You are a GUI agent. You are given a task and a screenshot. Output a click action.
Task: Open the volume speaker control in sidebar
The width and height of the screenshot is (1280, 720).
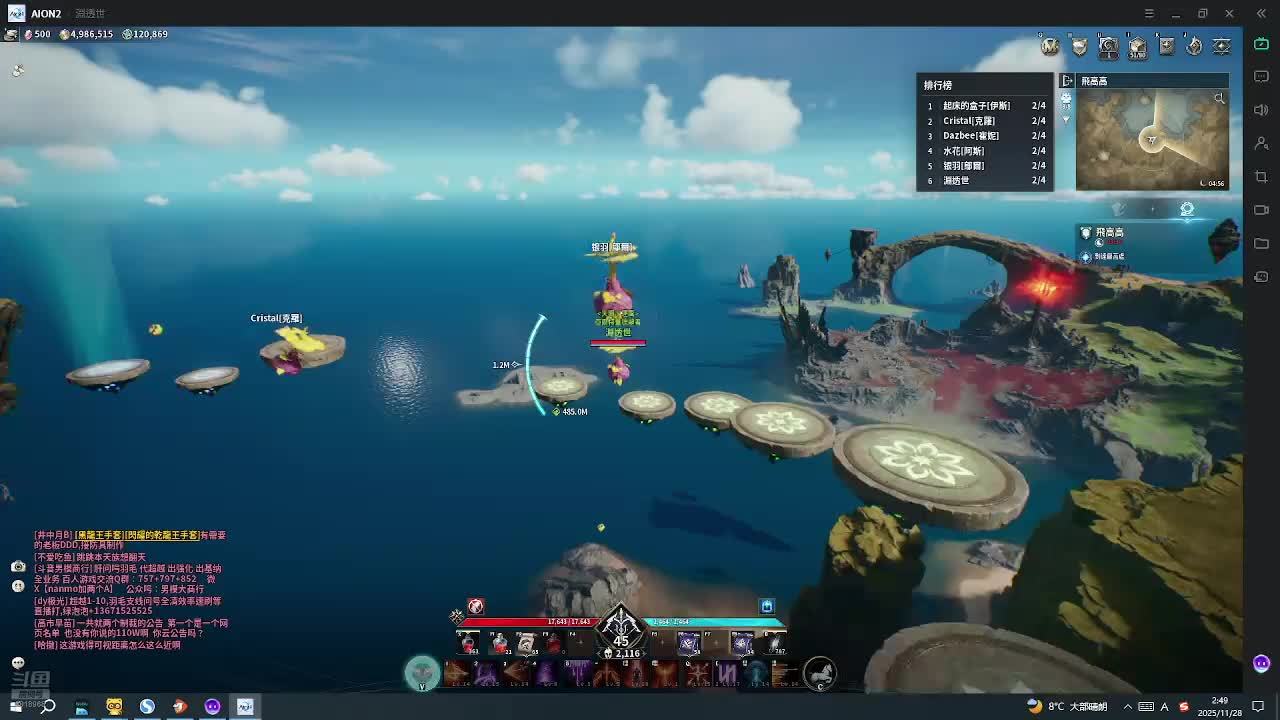(1261, 110)
